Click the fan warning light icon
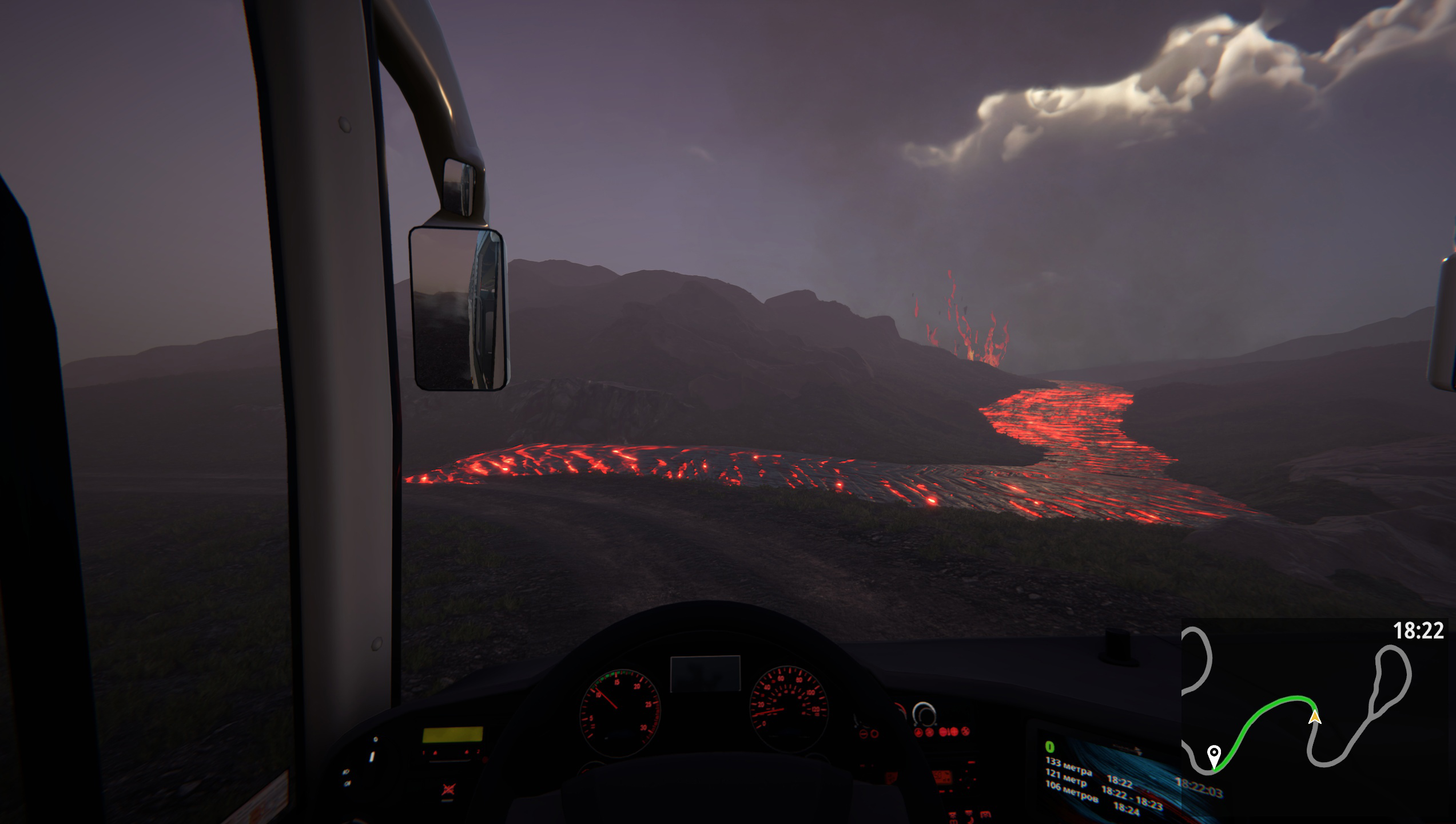1456x824 pixels. pyautogui.click(x=967, y=732)
